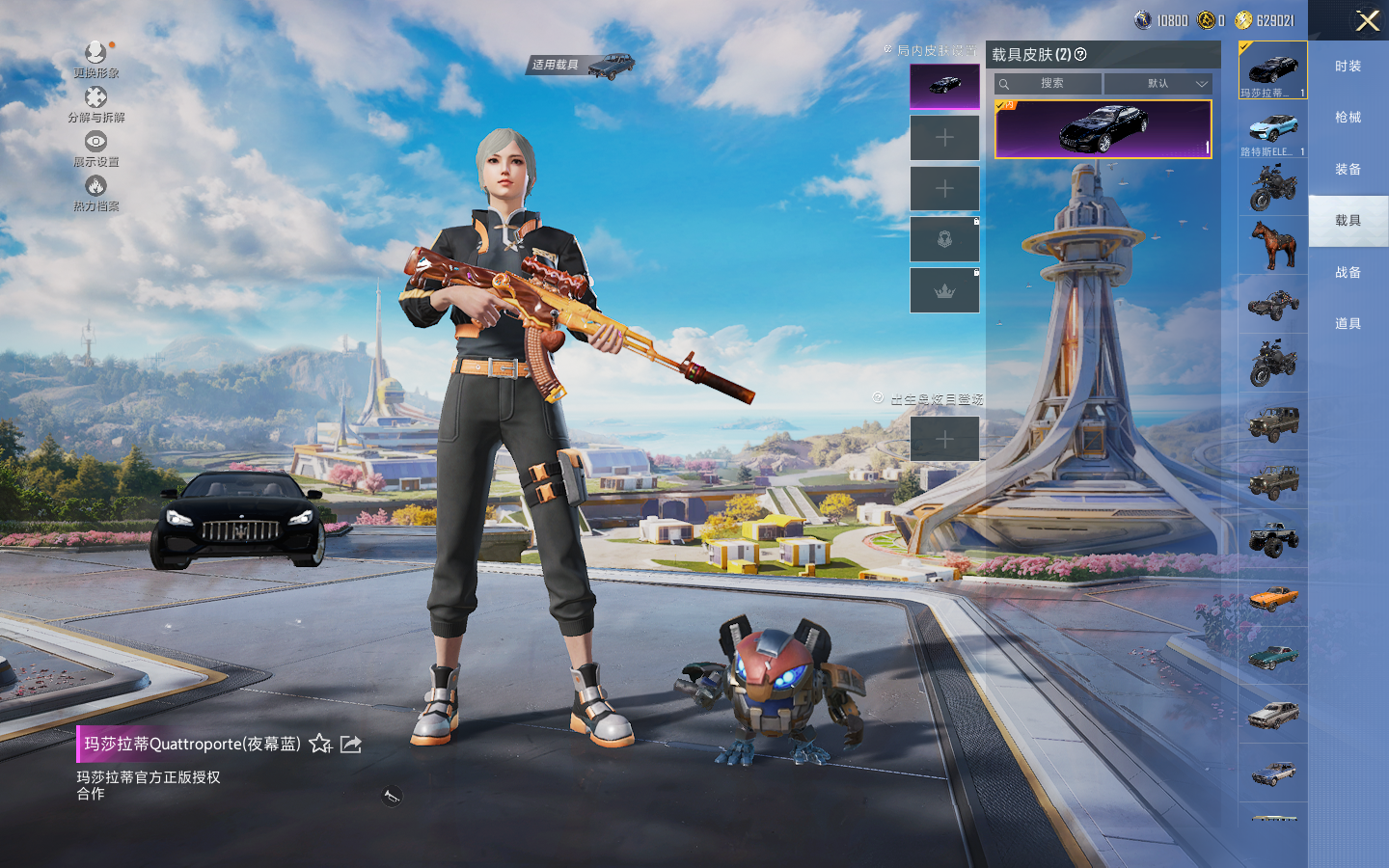Open the 默认 sort dropdown

(1157, 84)
